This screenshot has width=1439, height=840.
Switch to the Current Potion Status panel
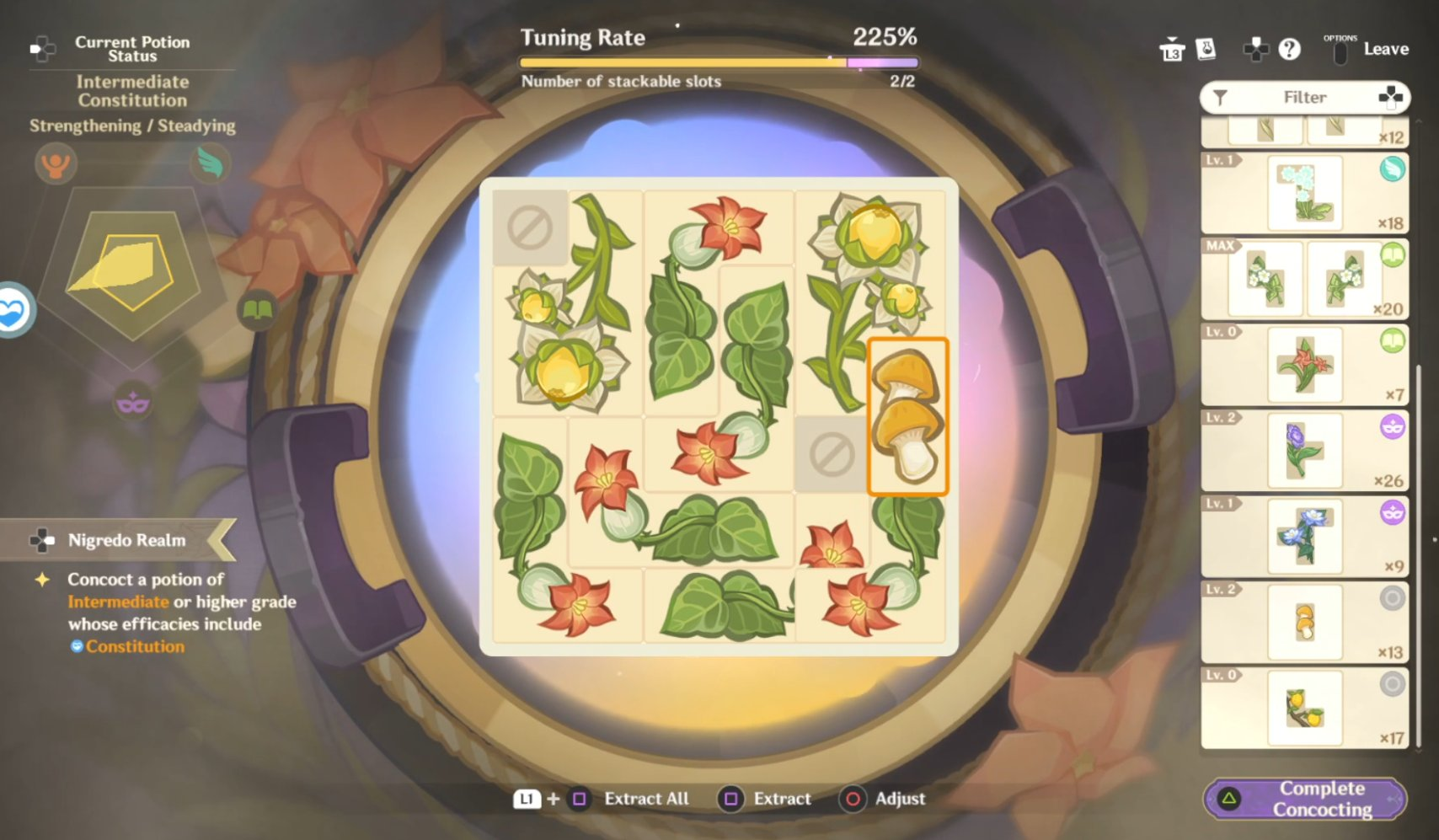(x=132, y=48)
